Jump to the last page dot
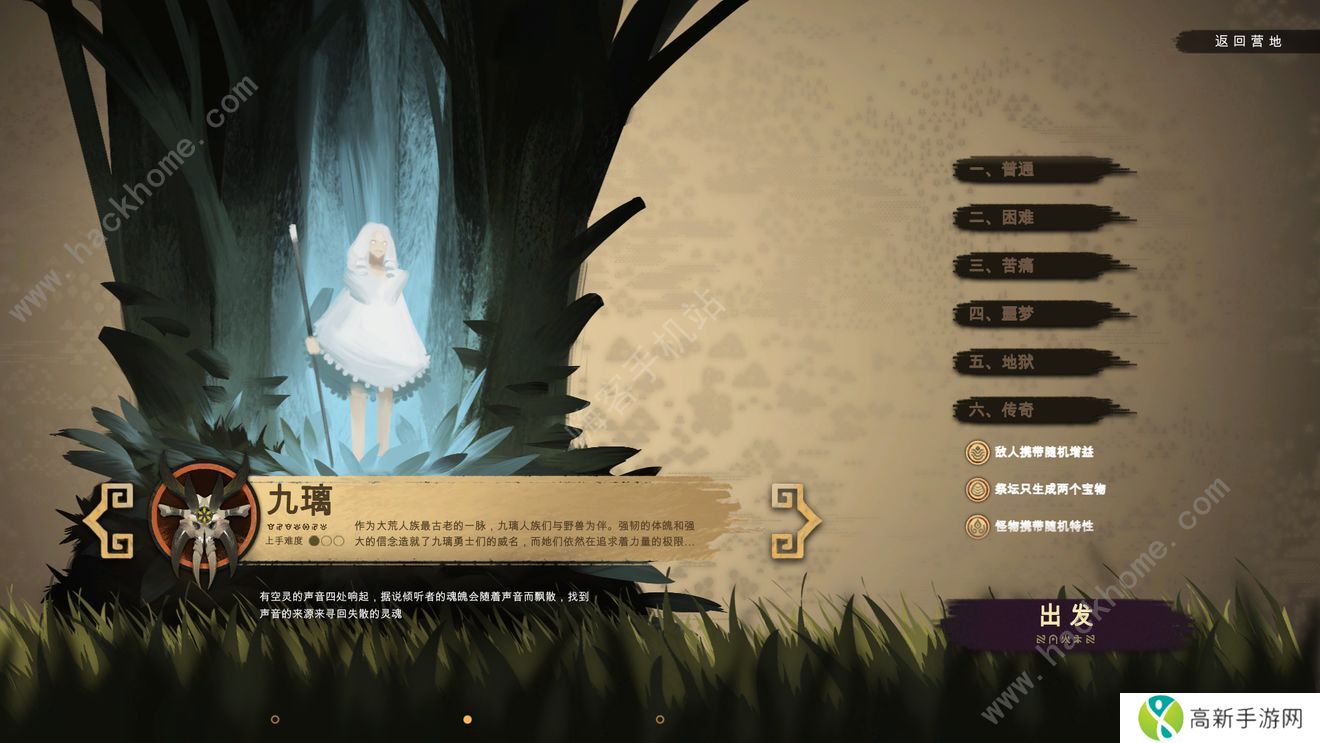The width and height of the screenshot is (1320, 743). (x=660, y=719)
